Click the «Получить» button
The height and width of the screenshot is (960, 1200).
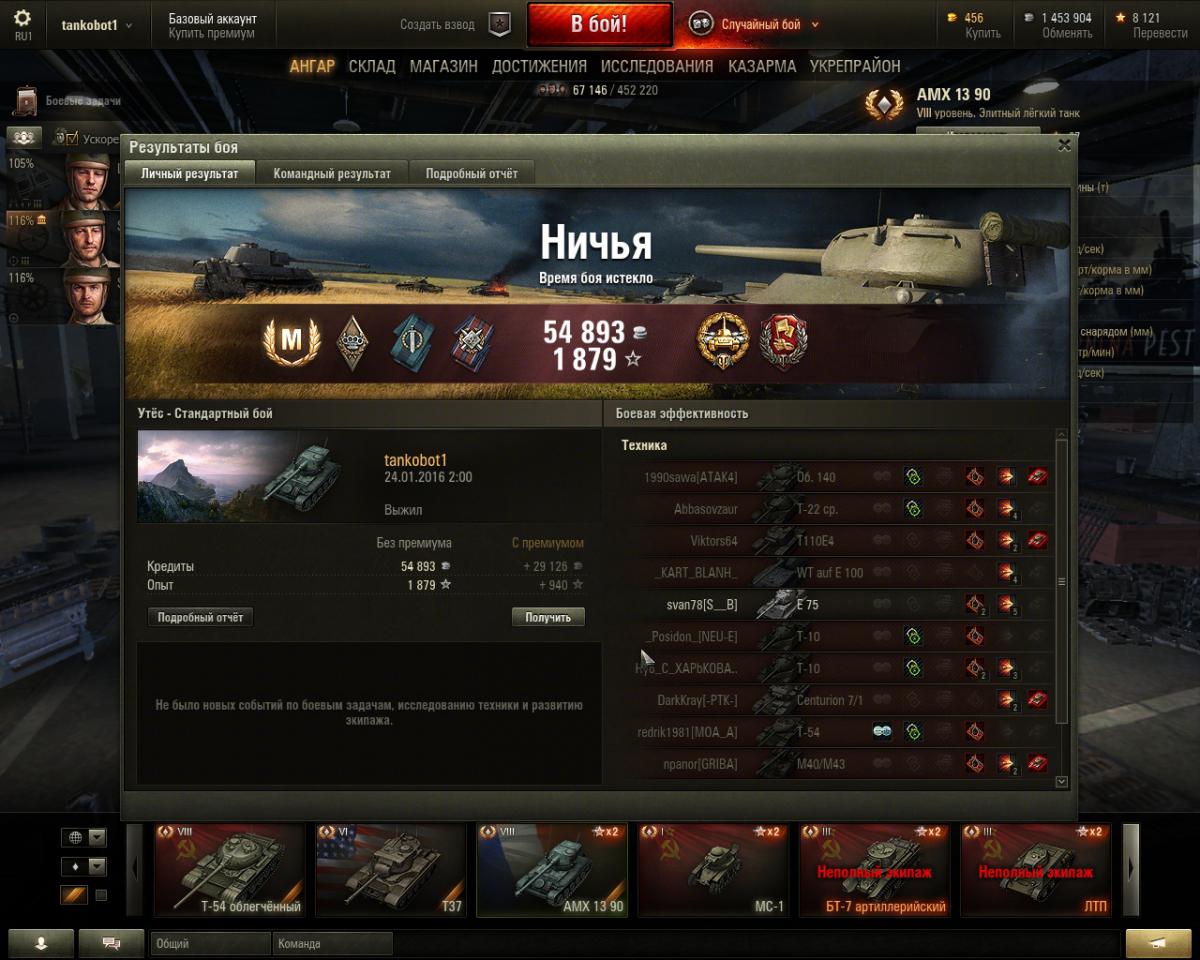[x=548, y=617]
